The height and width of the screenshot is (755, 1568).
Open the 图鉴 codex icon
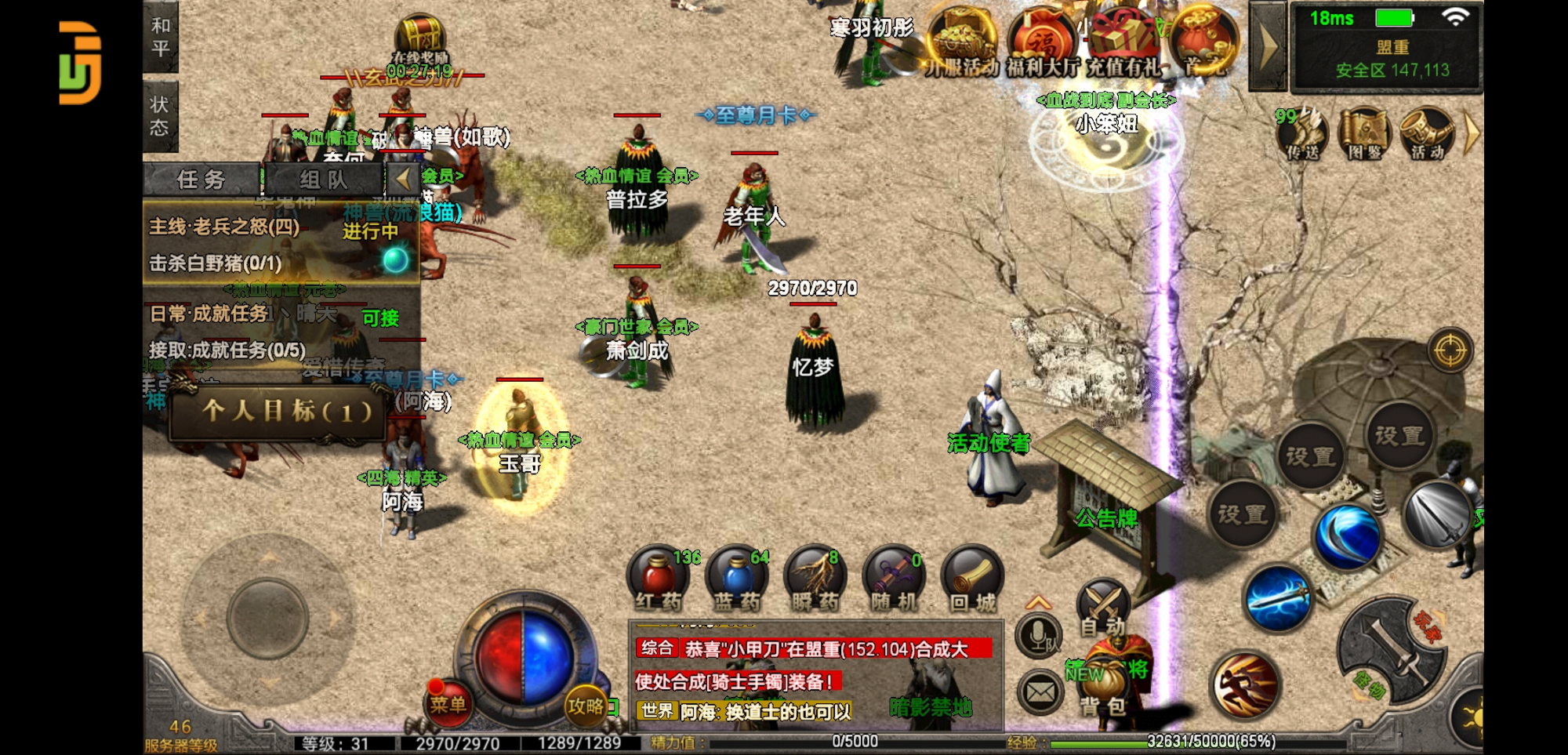pyautogui.click(x=1365, y=133)
